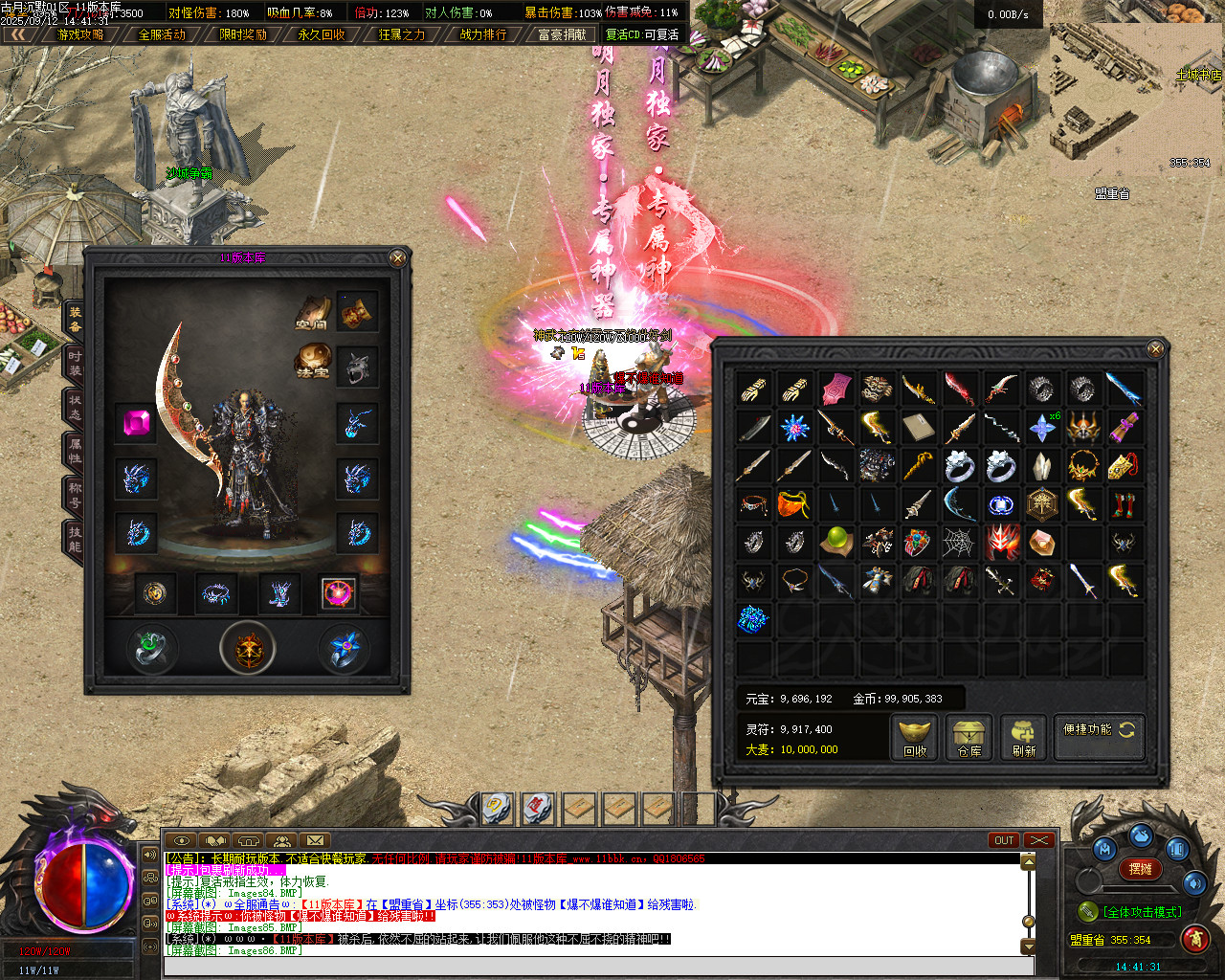Viewport: 1225px width, 980px height.
Task: Switch to the 状态 status tab
Action: 74,407
